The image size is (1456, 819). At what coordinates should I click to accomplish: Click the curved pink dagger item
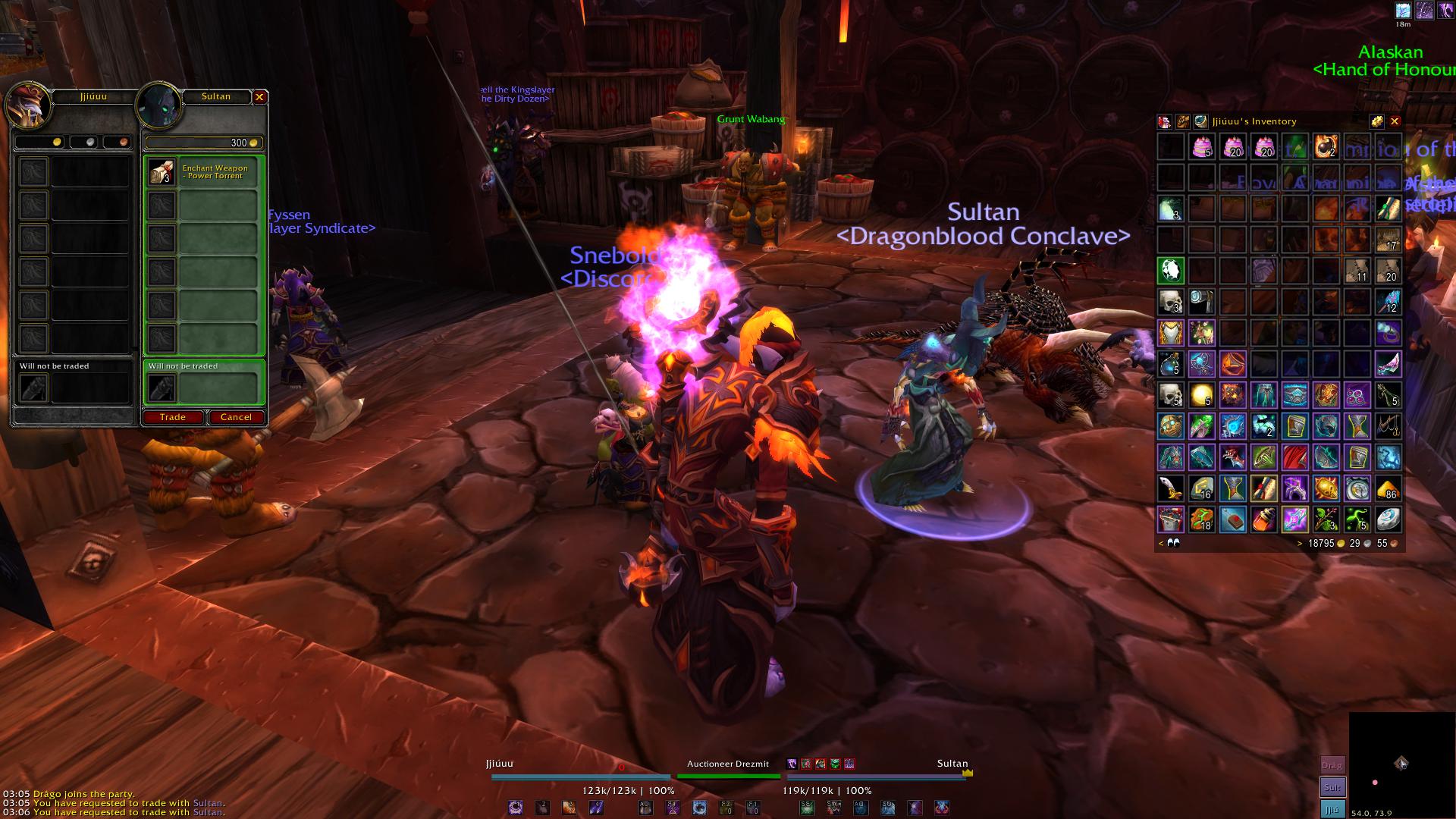1388,364
